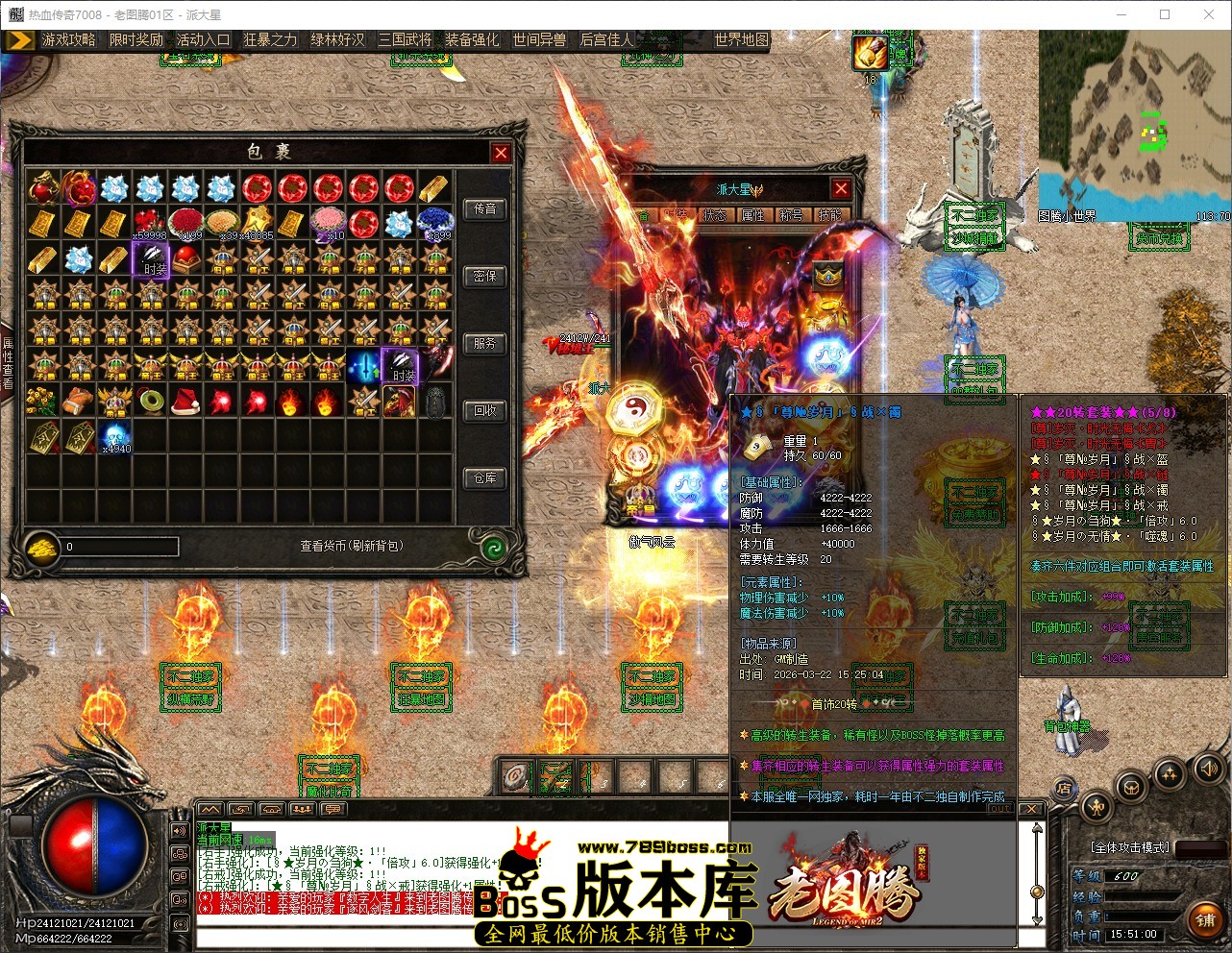
Task: Click the green refresh icon in the bag panel
Action: (x=494, y=547)
